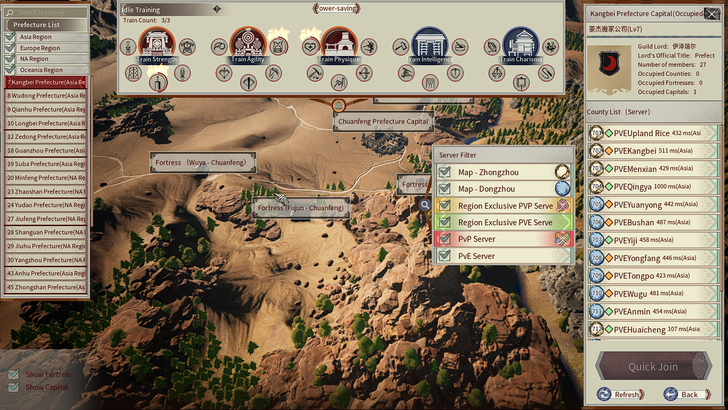Click the Quick Join button

pyautogui.click(x=653, y=367)
